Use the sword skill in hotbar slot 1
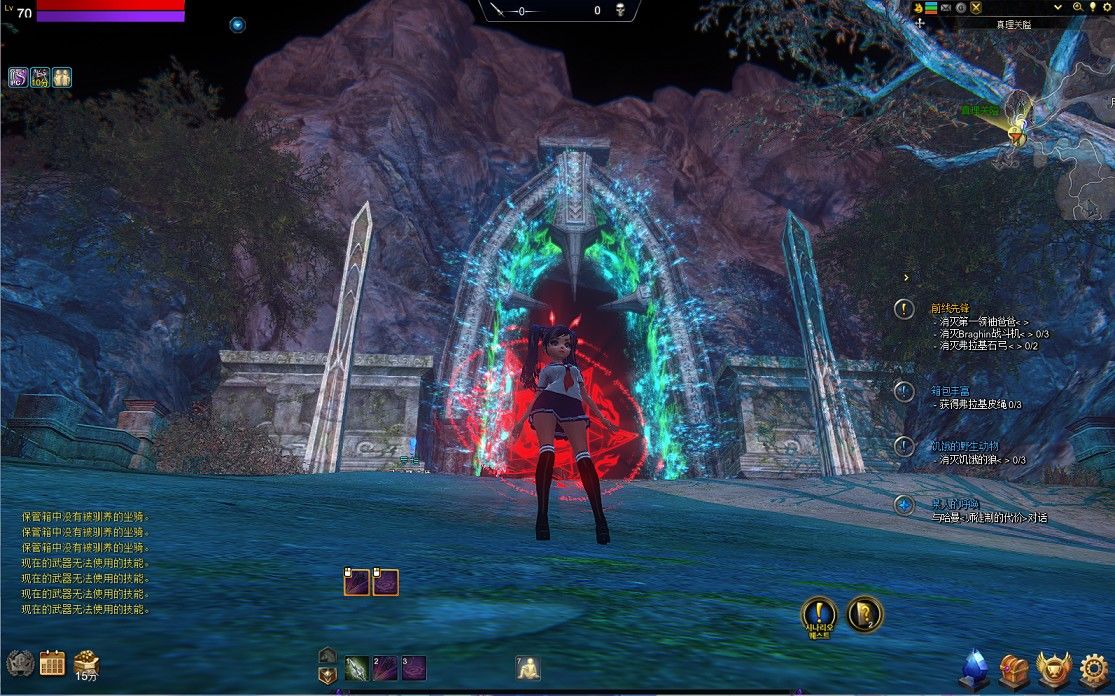The image size is (1115, 696). point(357,668)
